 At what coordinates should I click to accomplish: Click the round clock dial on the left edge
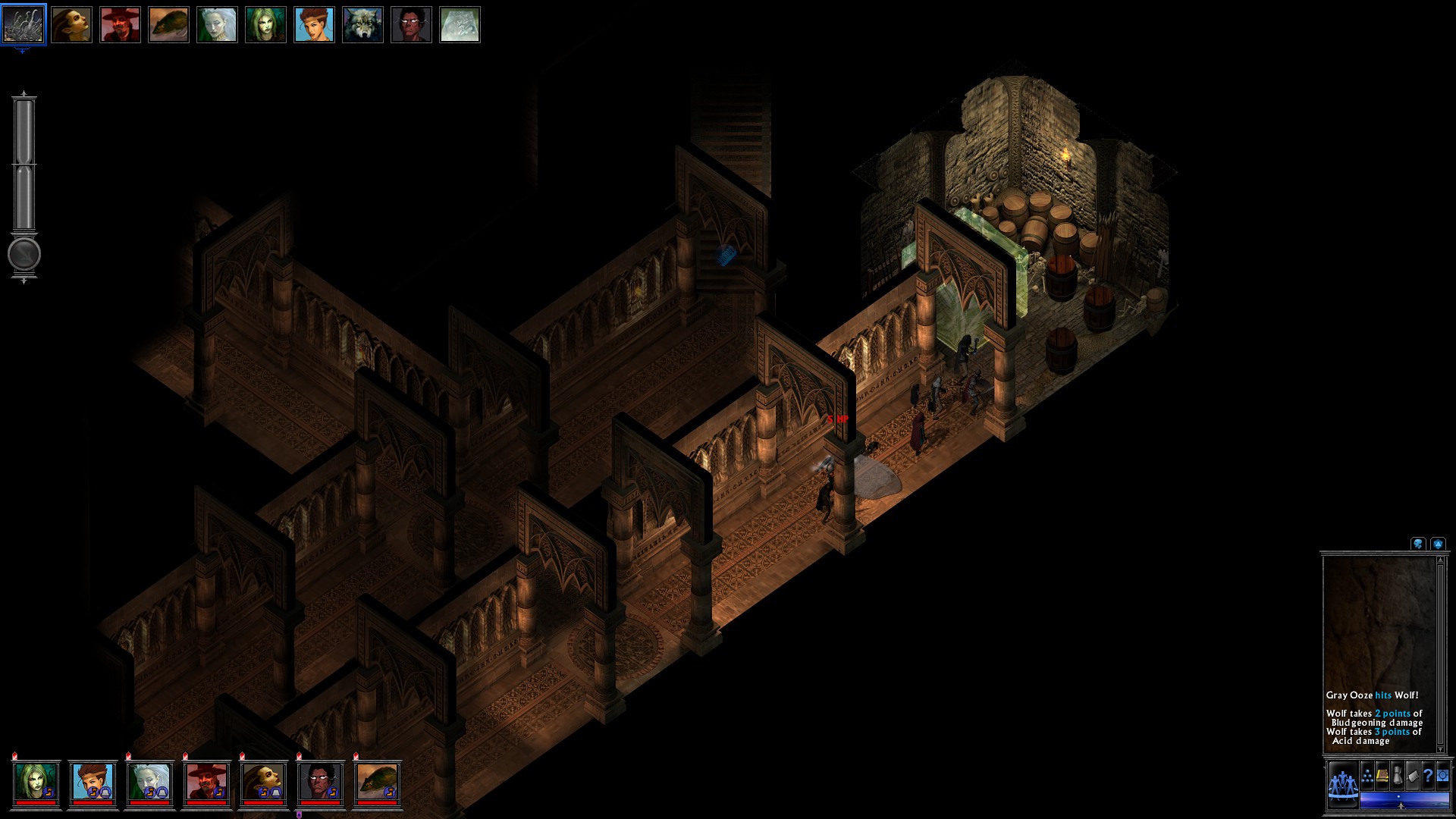click(x=23, y=256)
